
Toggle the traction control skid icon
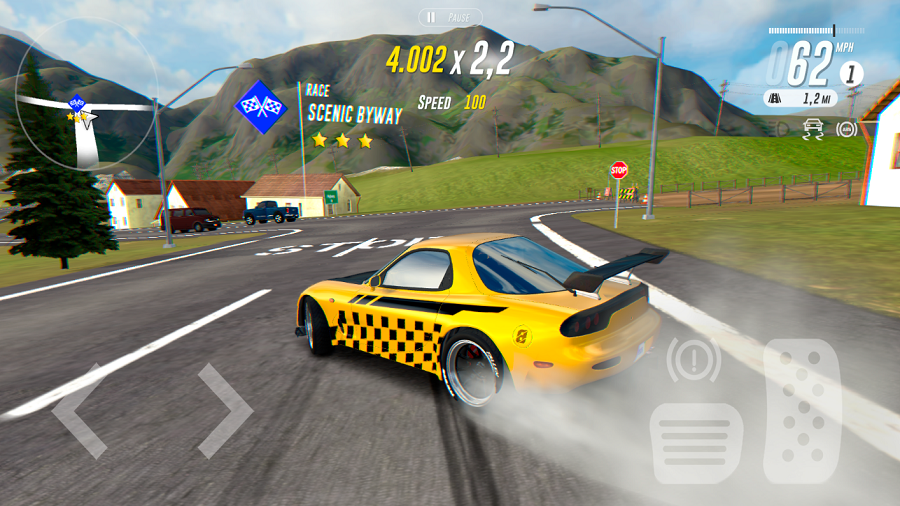point(813,129)
